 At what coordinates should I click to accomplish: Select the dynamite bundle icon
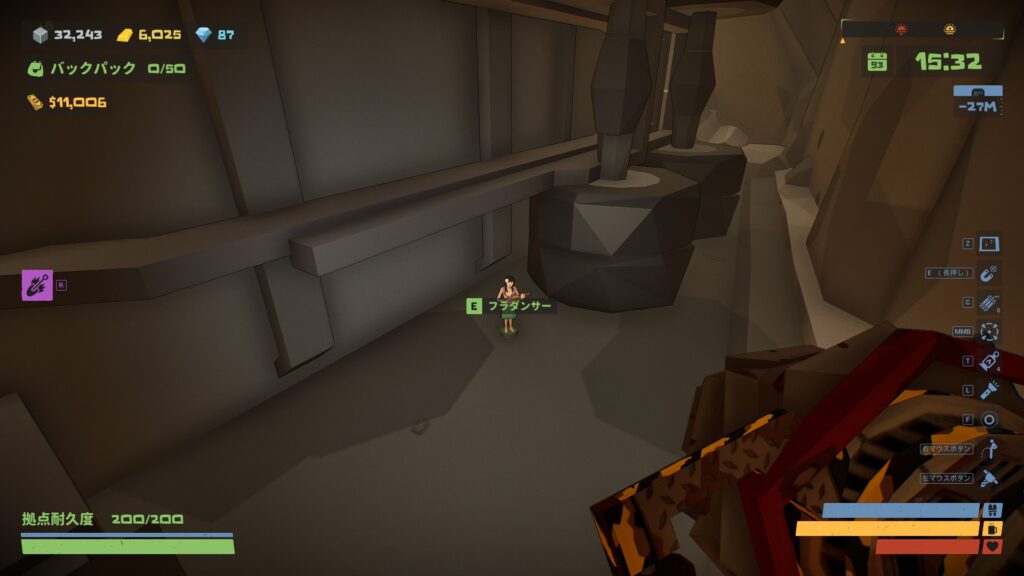(x=989, y=303)
